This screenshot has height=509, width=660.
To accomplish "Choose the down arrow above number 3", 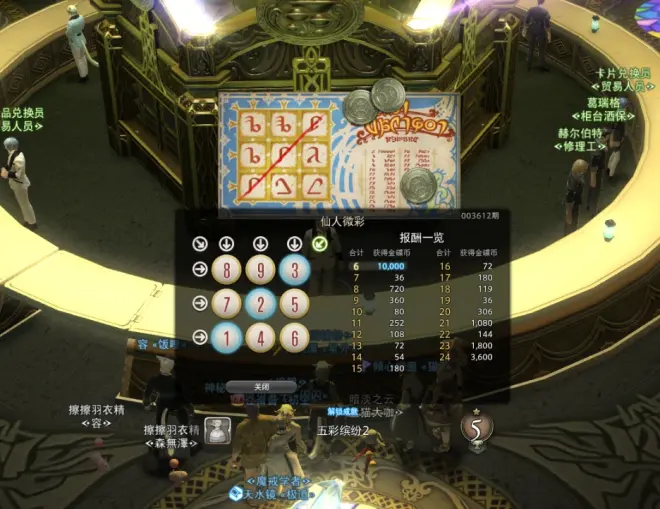I will tap(294, 243).
